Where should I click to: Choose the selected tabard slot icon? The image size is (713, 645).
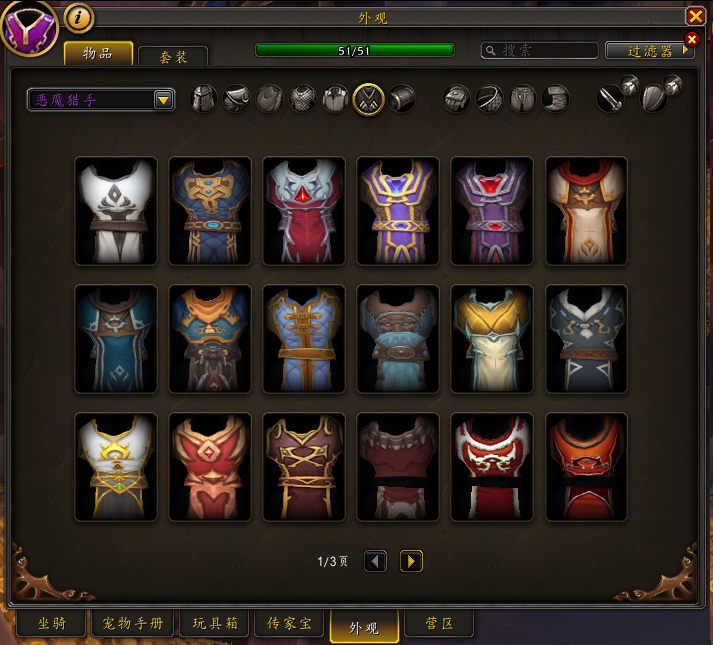[368, 98]
